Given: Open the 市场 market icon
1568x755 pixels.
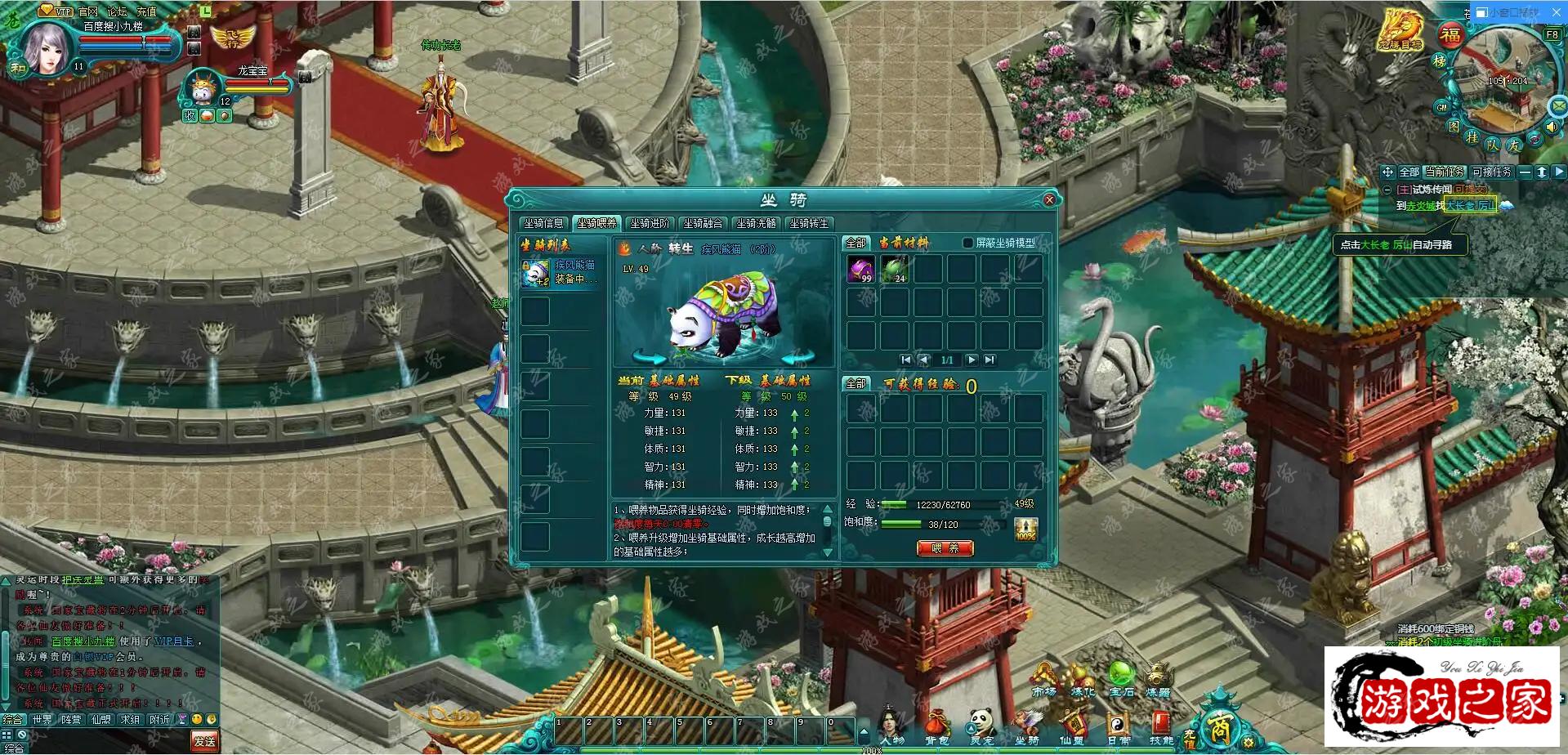Looking at the screenshot, I should (x=1044, y=680).
